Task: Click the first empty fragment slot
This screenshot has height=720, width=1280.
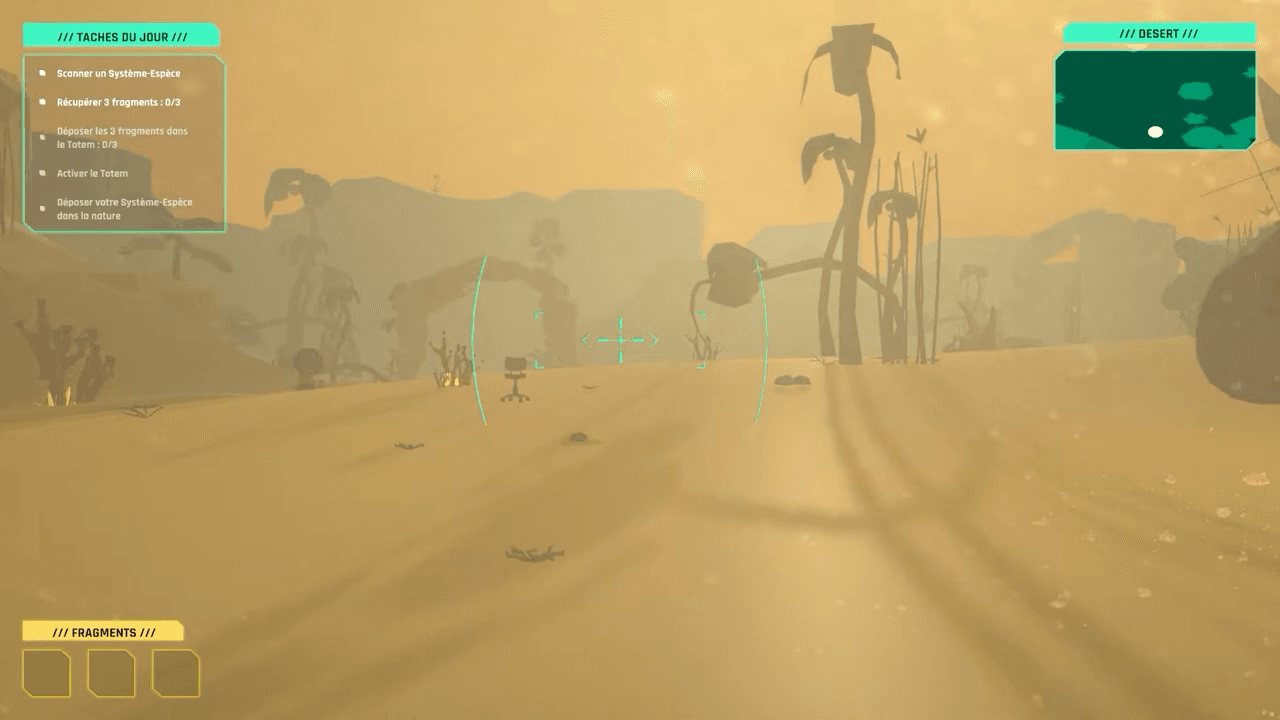Action: tap(48, 673)
